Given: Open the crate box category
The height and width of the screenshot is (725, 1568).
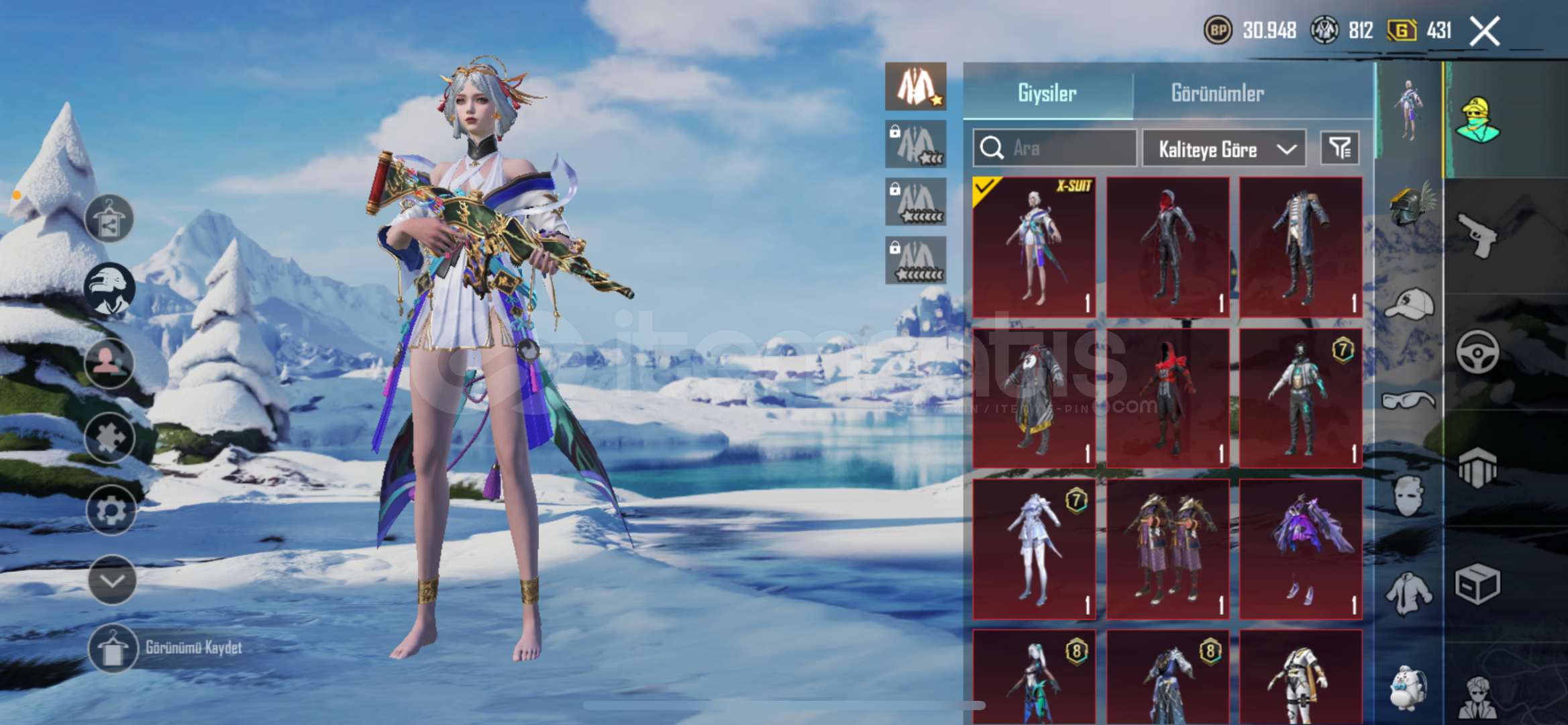Looking at the screenshot, I should pos(1477,584).
